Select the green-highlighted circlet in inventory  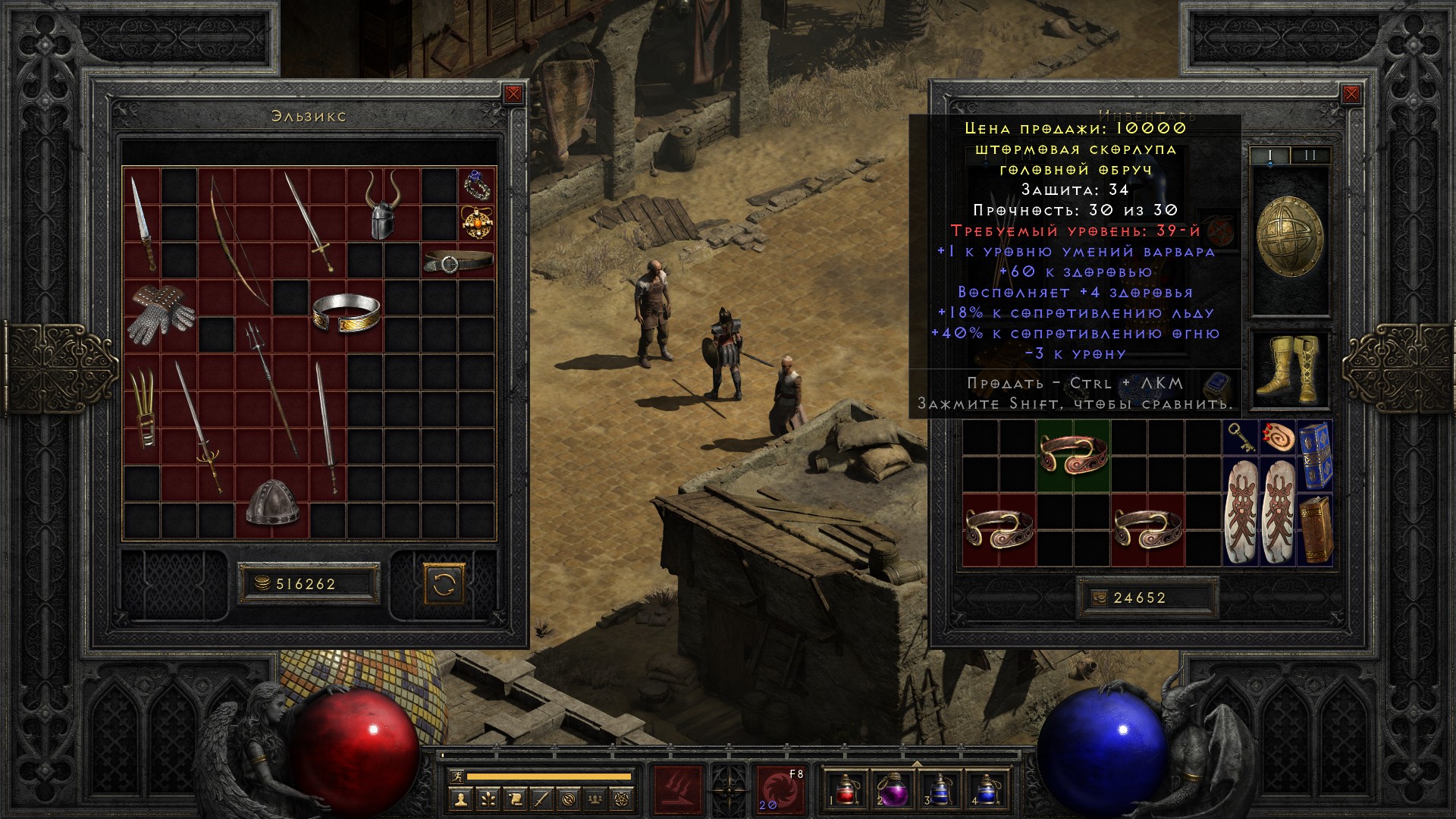click(x=1073, y=457)
